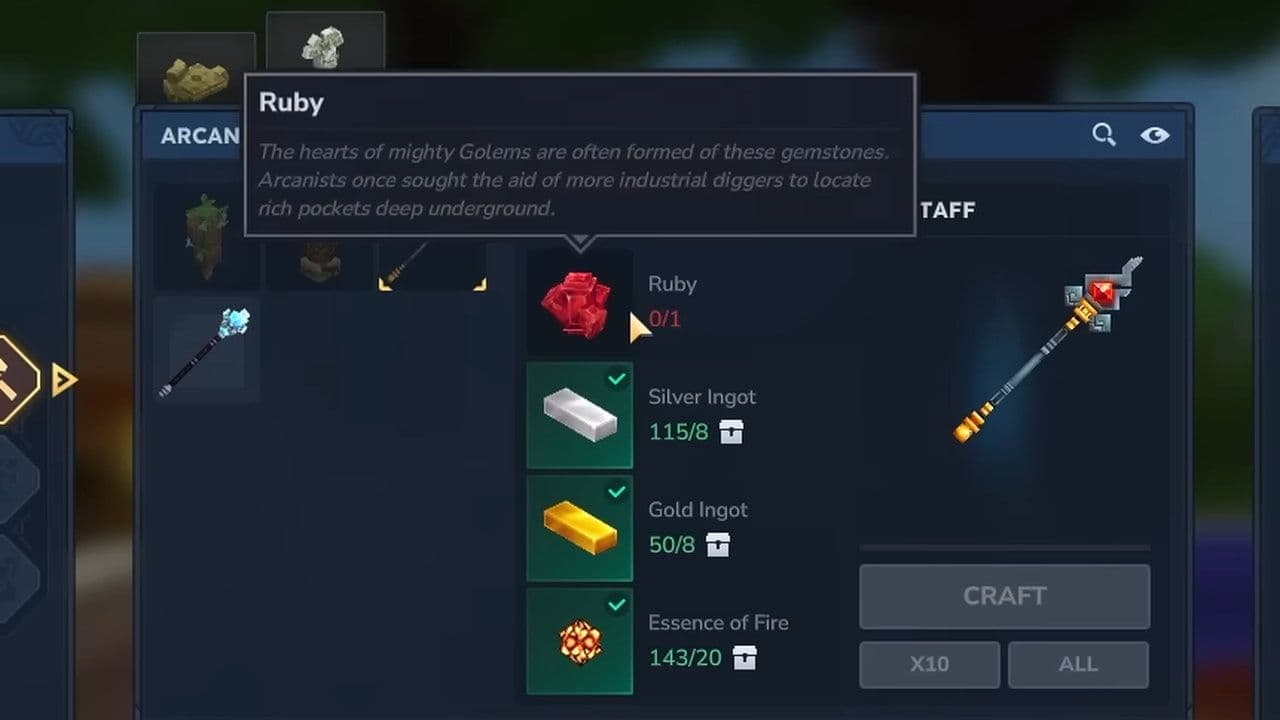Open the search magnifier in the crafting panel
This screenshot has height=720, width=1280.
pyautogui.click(x=1104, y=133)
